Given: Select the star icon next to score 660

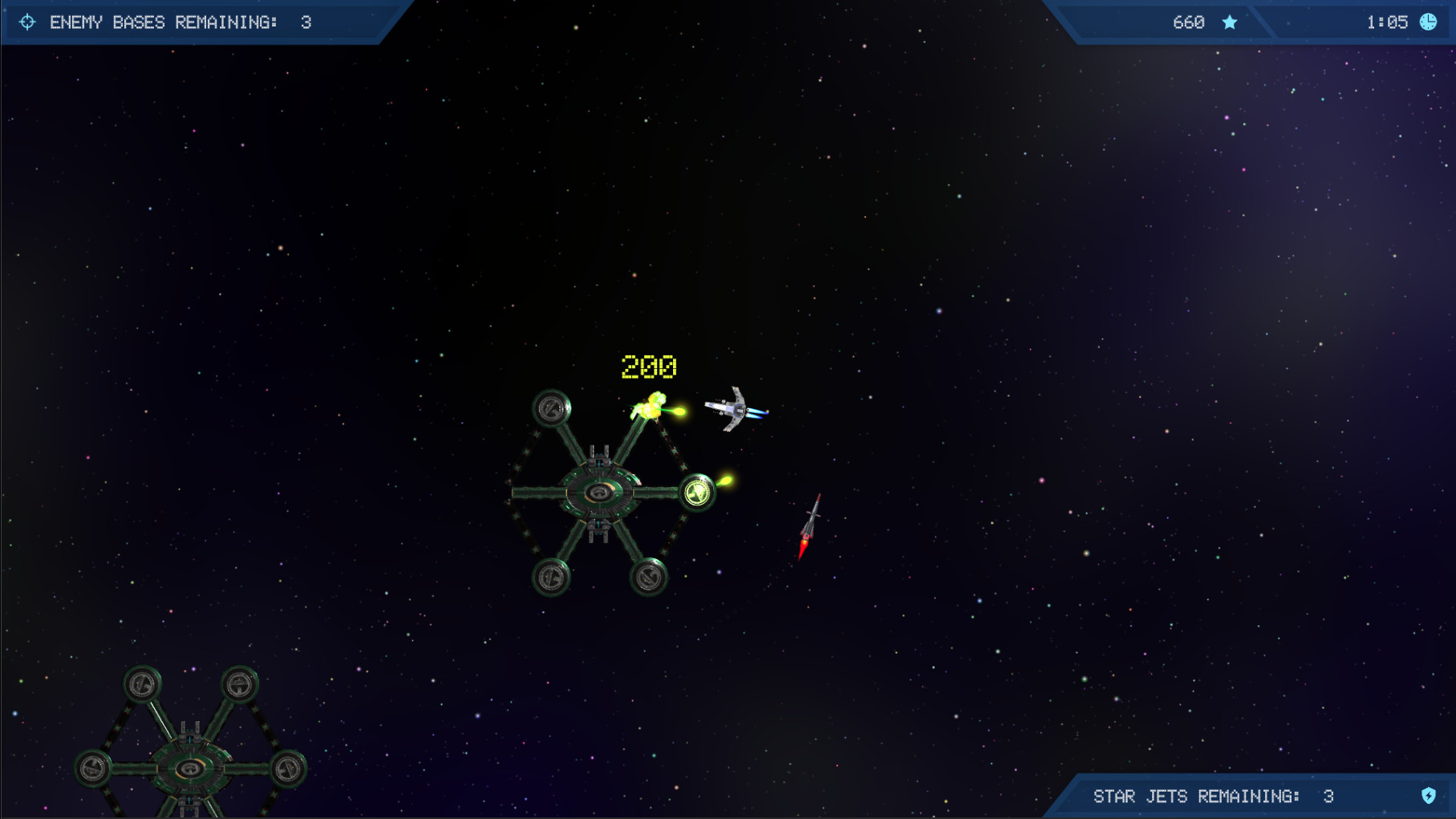Looking at the screenshot, I should click(1230, 22).
